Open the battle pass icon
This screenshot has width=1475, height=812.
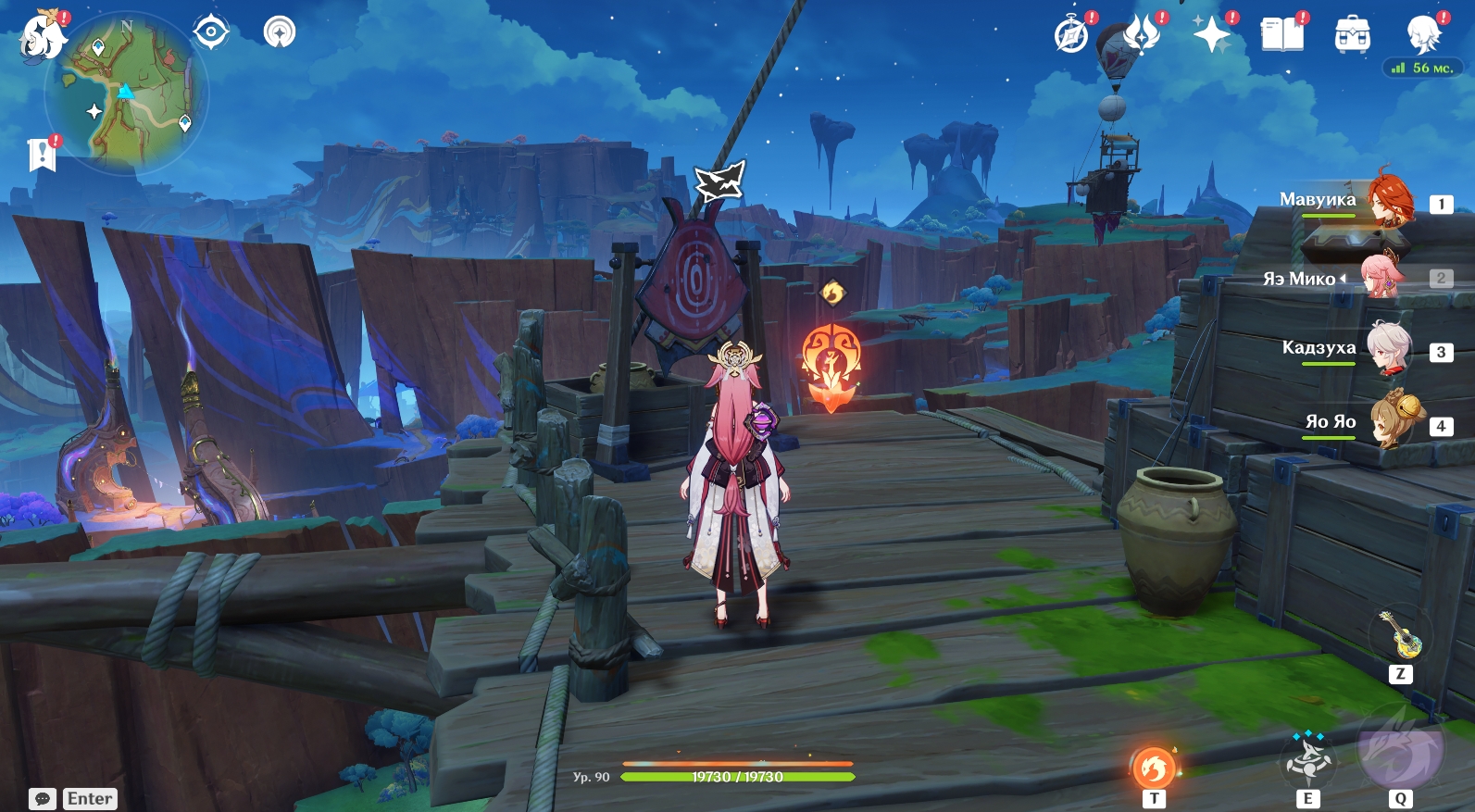[1142, 35]
